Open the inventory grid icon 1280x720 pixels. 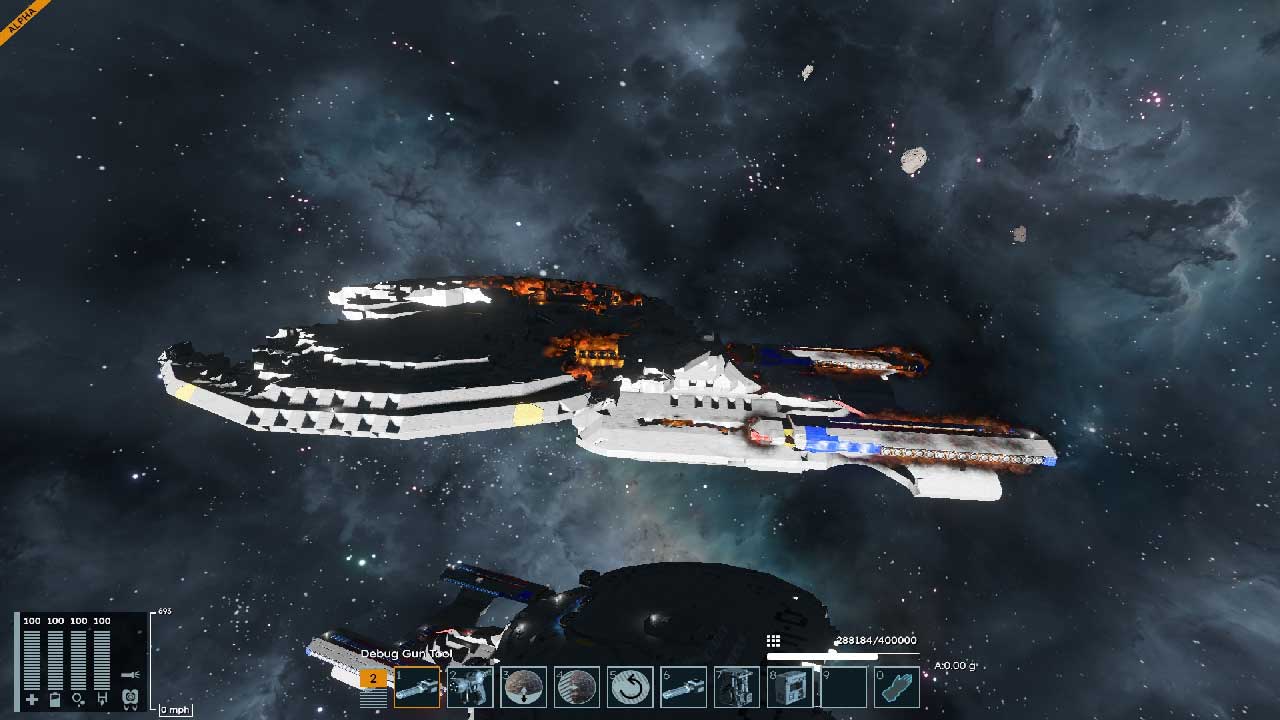click(773, 641)
